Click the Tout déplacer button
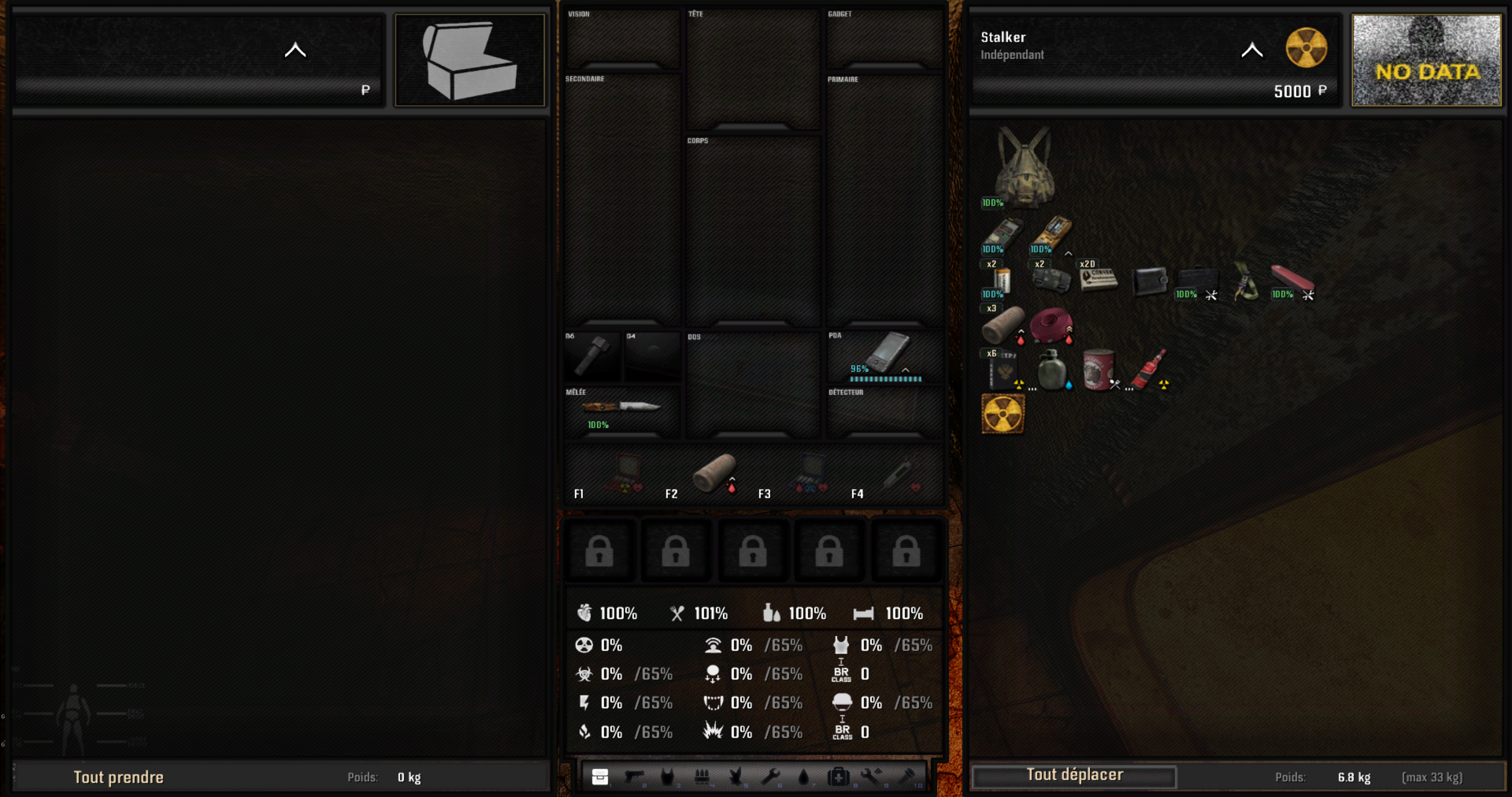 1074,776
